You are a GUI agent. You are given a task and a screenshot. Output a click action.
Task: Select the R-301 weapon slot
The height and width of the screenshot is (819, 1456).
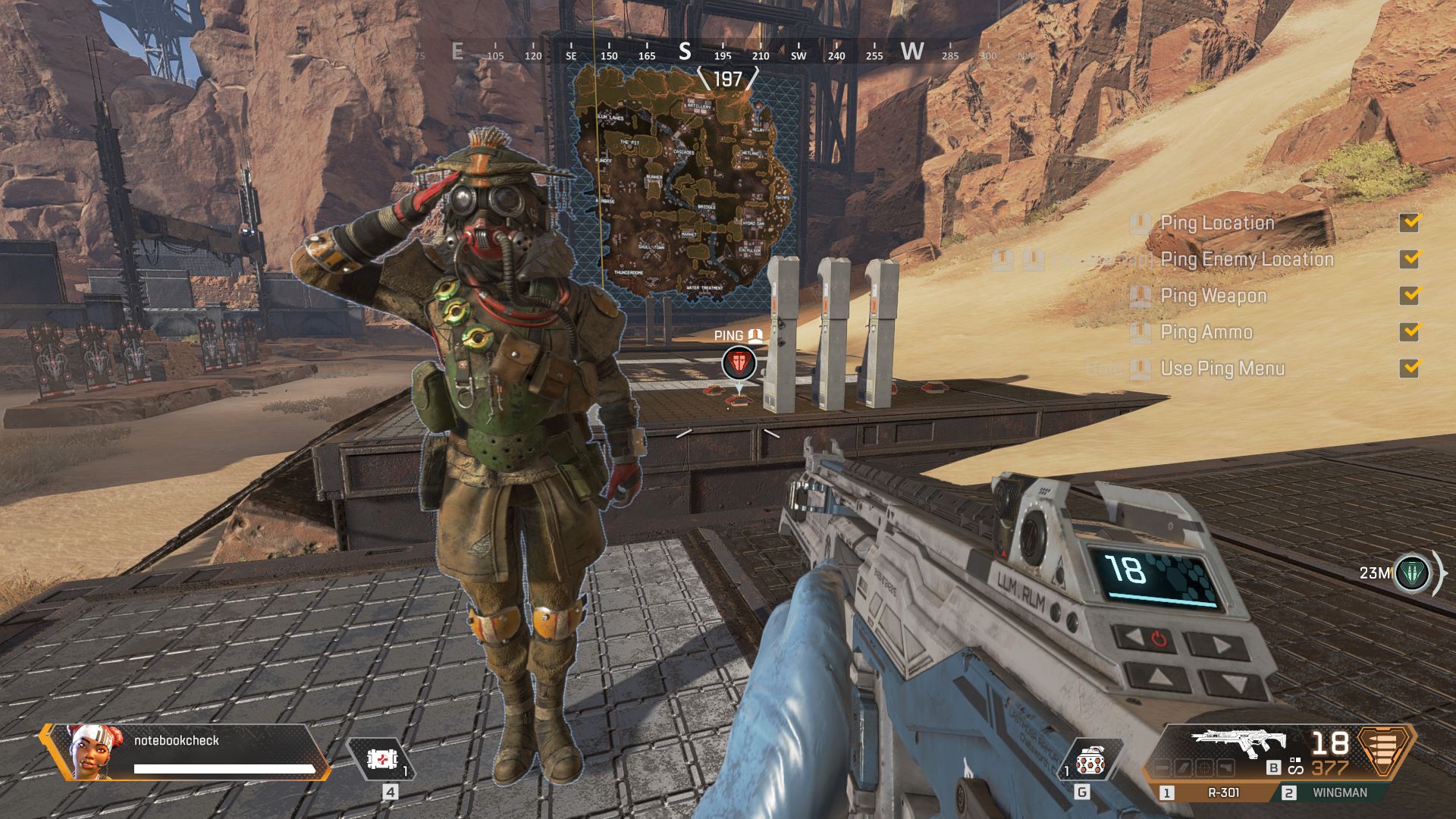[1214, 792]
